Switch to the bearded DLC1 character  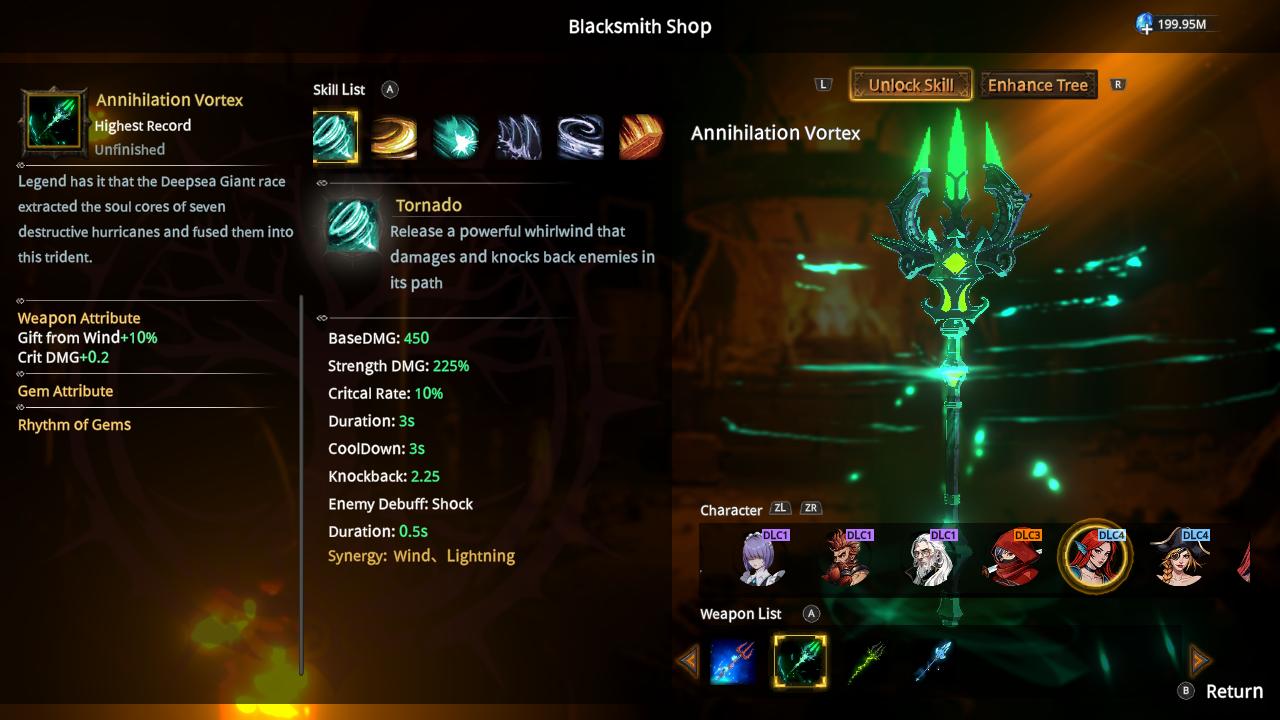[841, 562]
